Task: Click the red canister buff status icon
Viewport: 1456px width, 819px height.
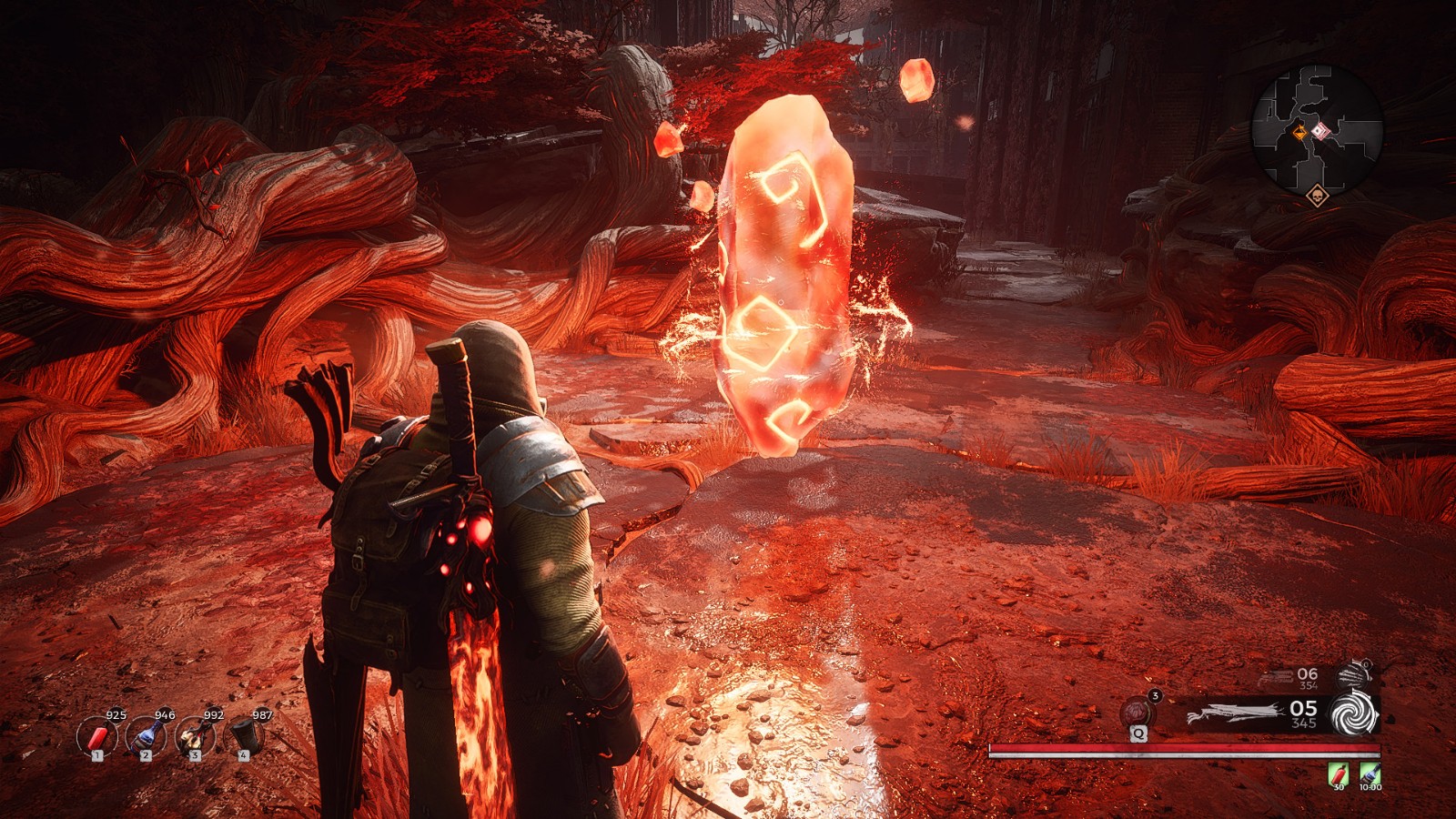Action: click(1339, 773)
